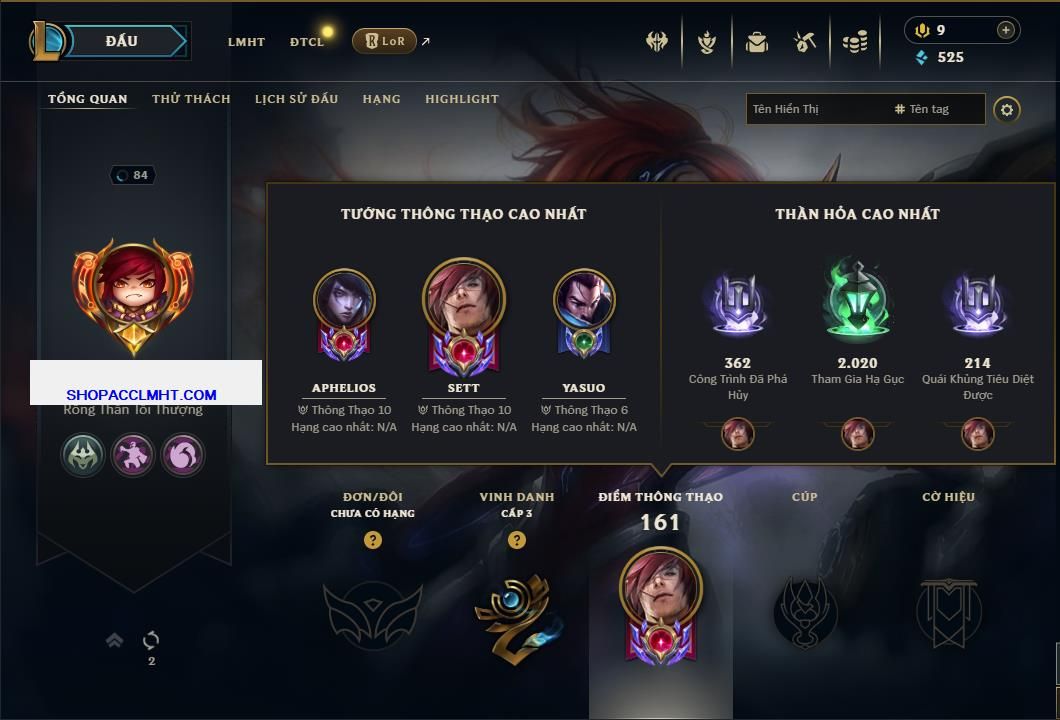The height and width of the screenshot is (720, 1060).
Task: Select the Yasuo mastery portrait
Action: (x=584, y=300)
